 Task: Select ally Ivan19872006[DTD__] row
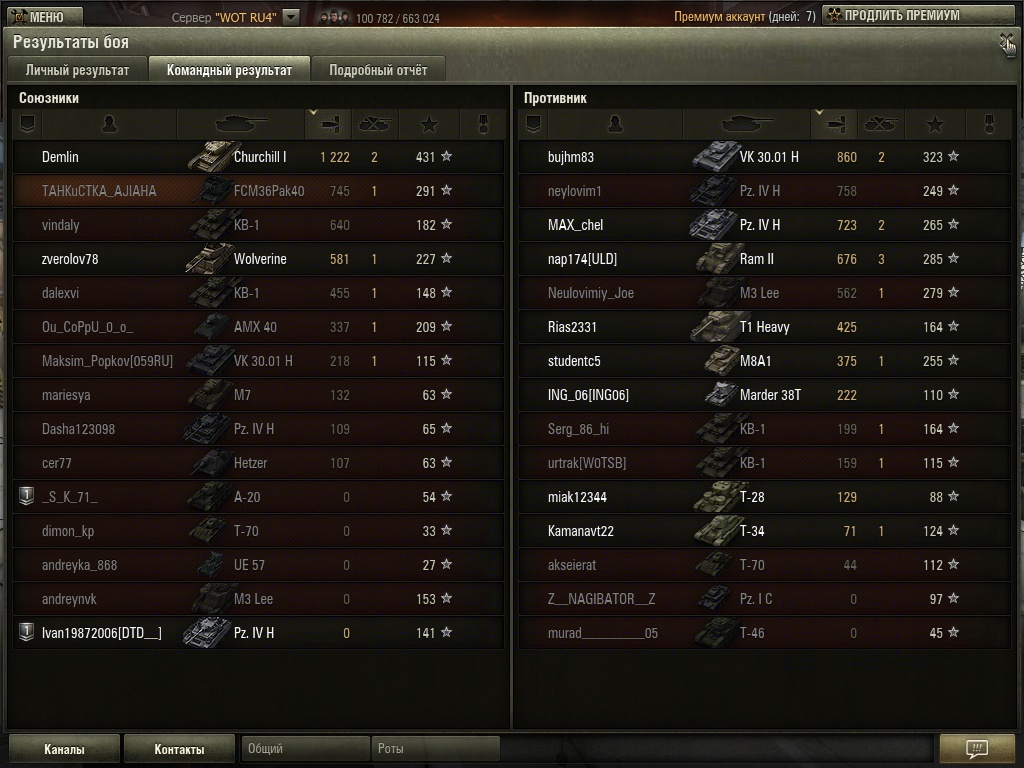pyautogui.click(x=258, y=633)
